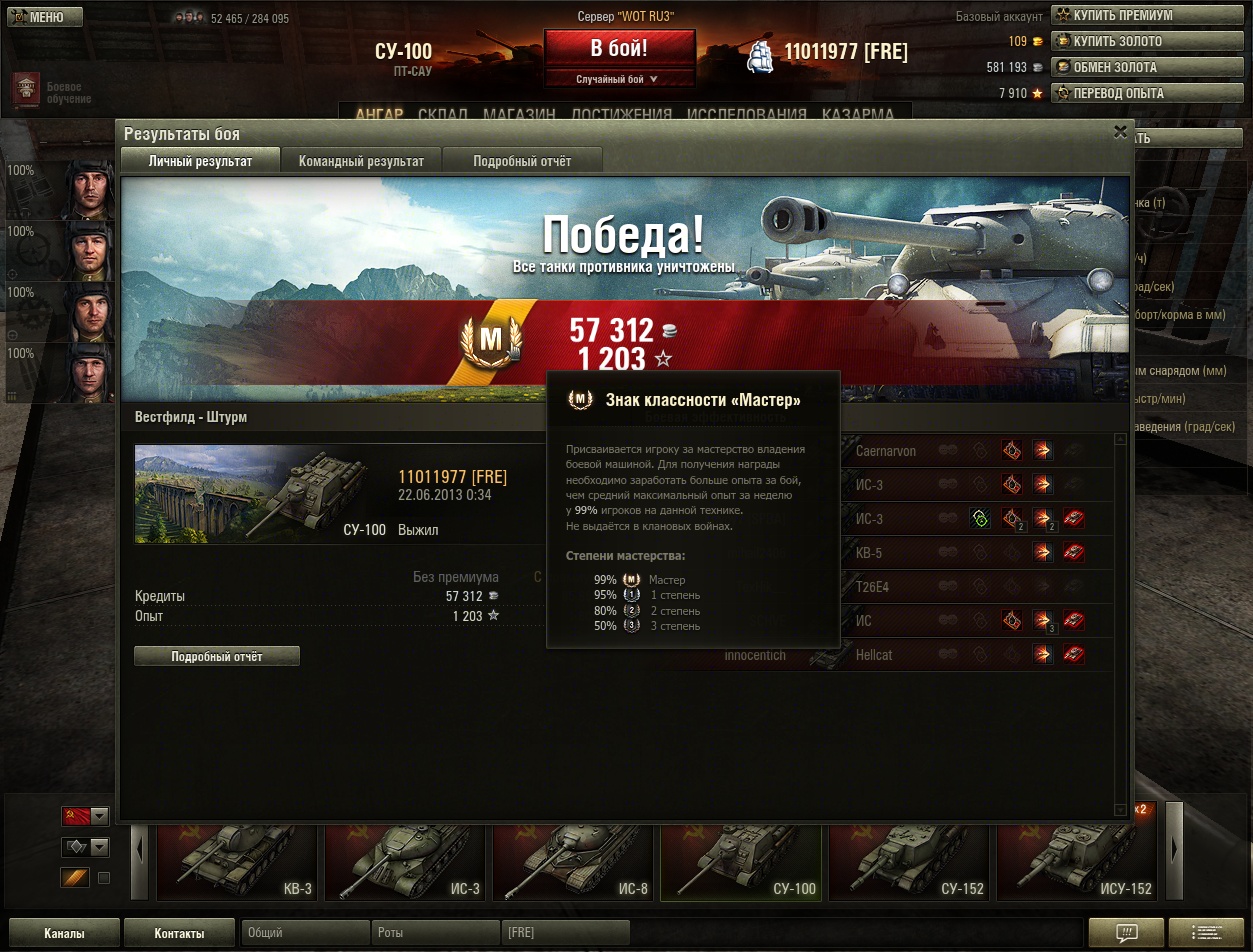Screen dimensions: 1253x952
Task: Choose the КВ-3 tank in carousel
Action: point(237,863)
